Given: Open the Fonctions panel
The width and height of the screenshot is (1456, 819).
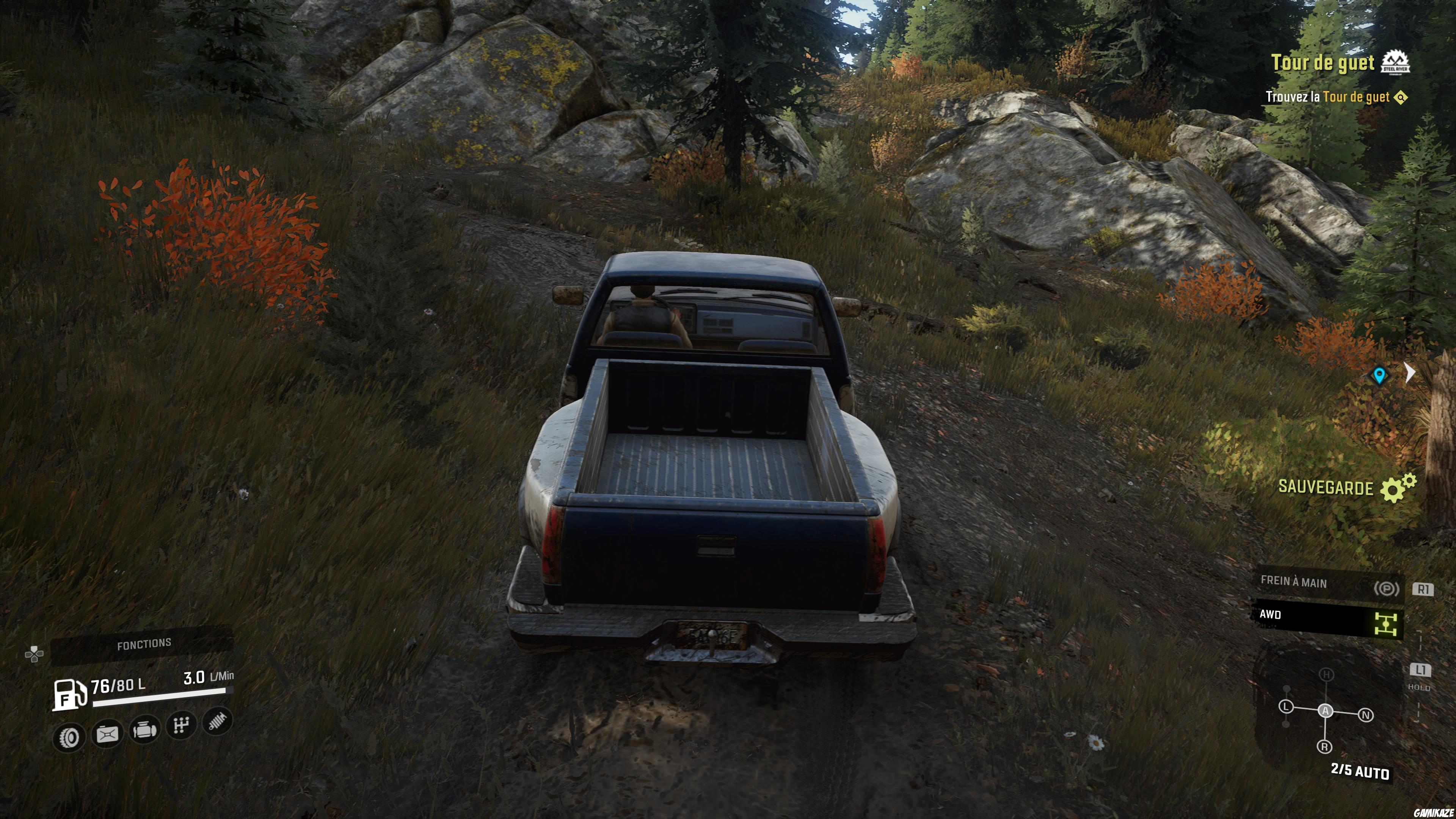Looking at the screenshot, I should [144, 644].
